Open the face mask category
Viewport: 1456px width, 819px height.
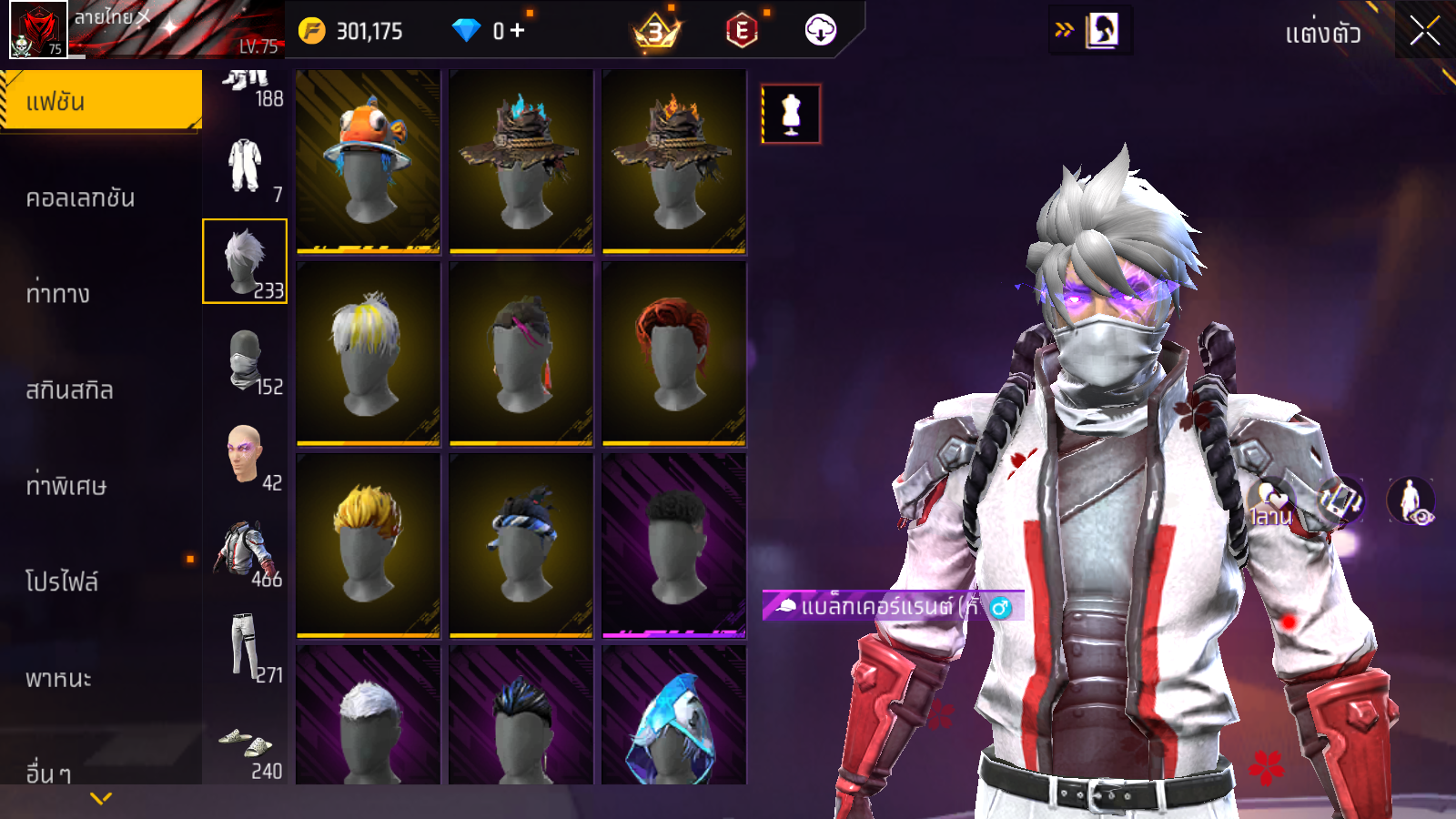point(245,359)
